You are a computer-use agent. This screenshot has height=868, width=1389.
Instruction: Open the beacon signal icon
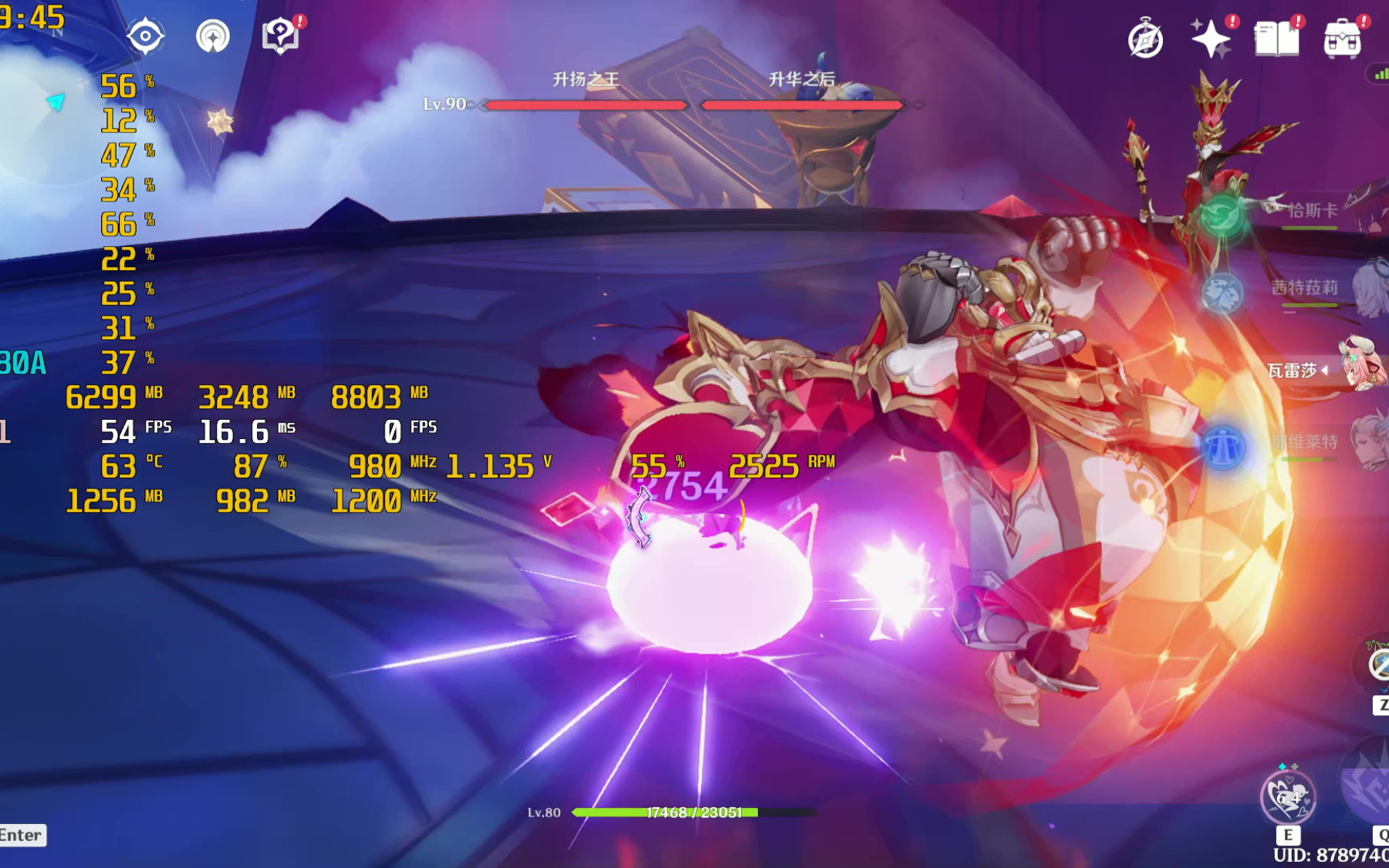pos(213,36)
